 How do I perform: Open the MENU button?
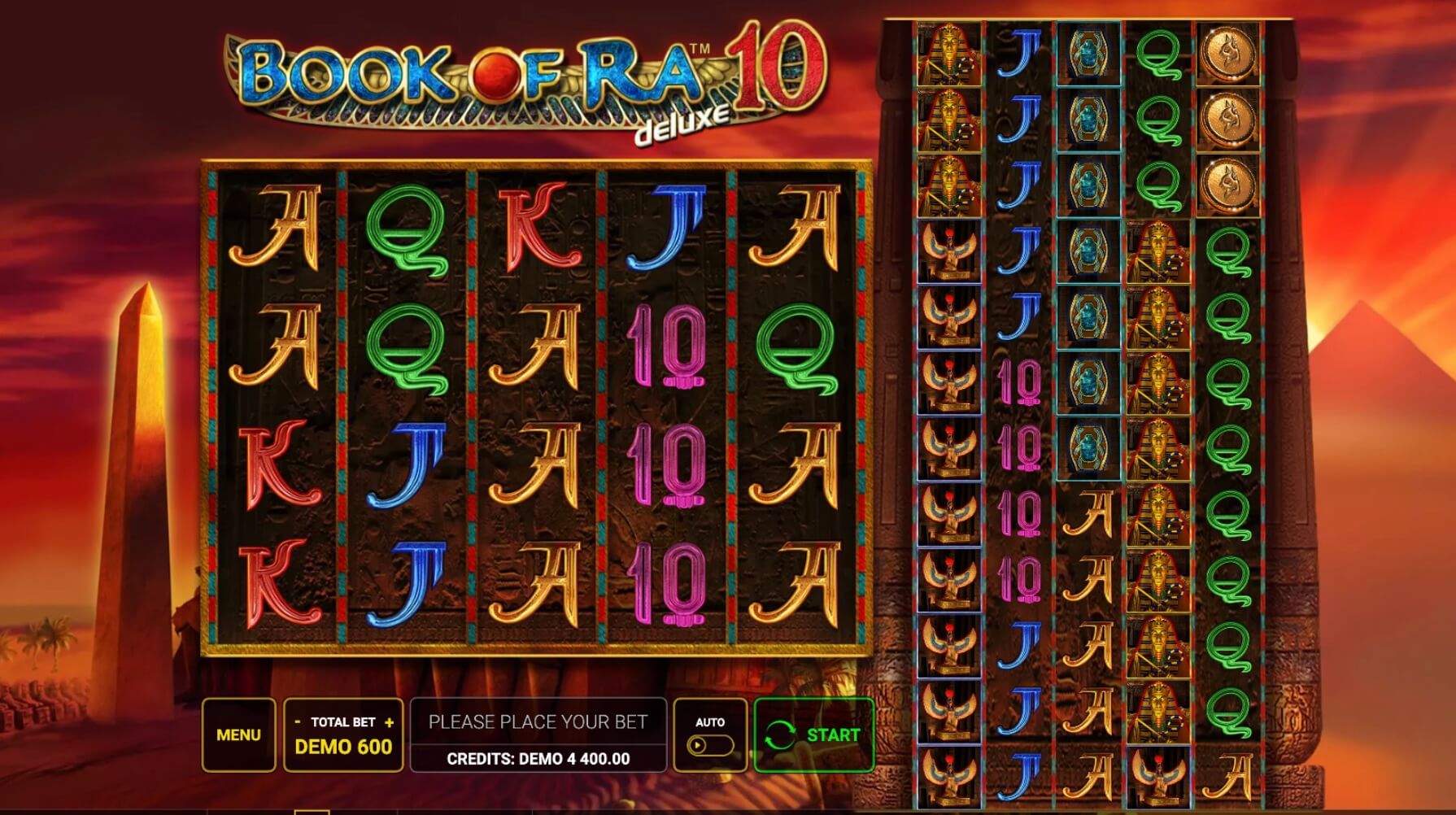click(238, 734)
